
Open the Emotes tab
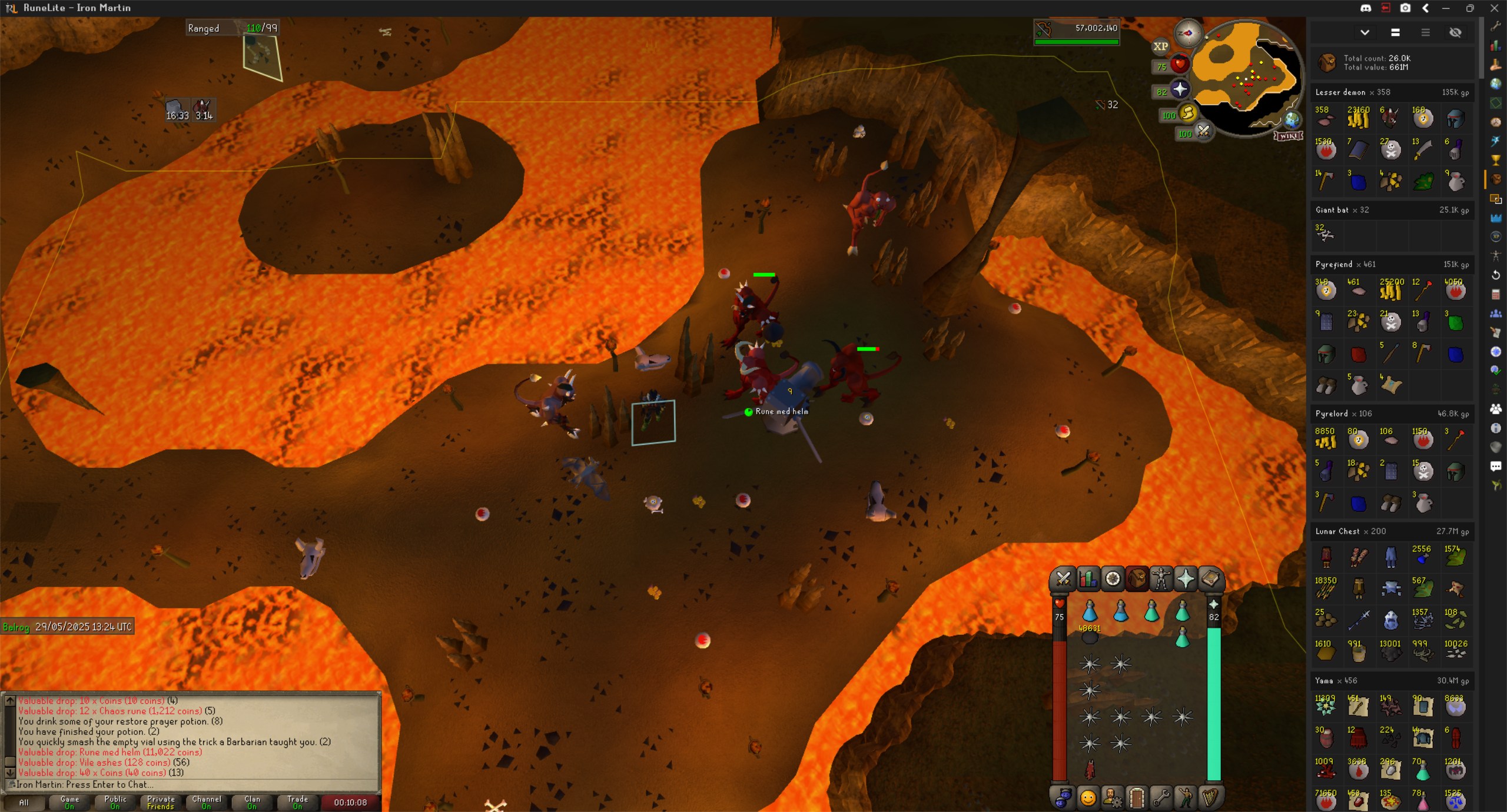1185,797
